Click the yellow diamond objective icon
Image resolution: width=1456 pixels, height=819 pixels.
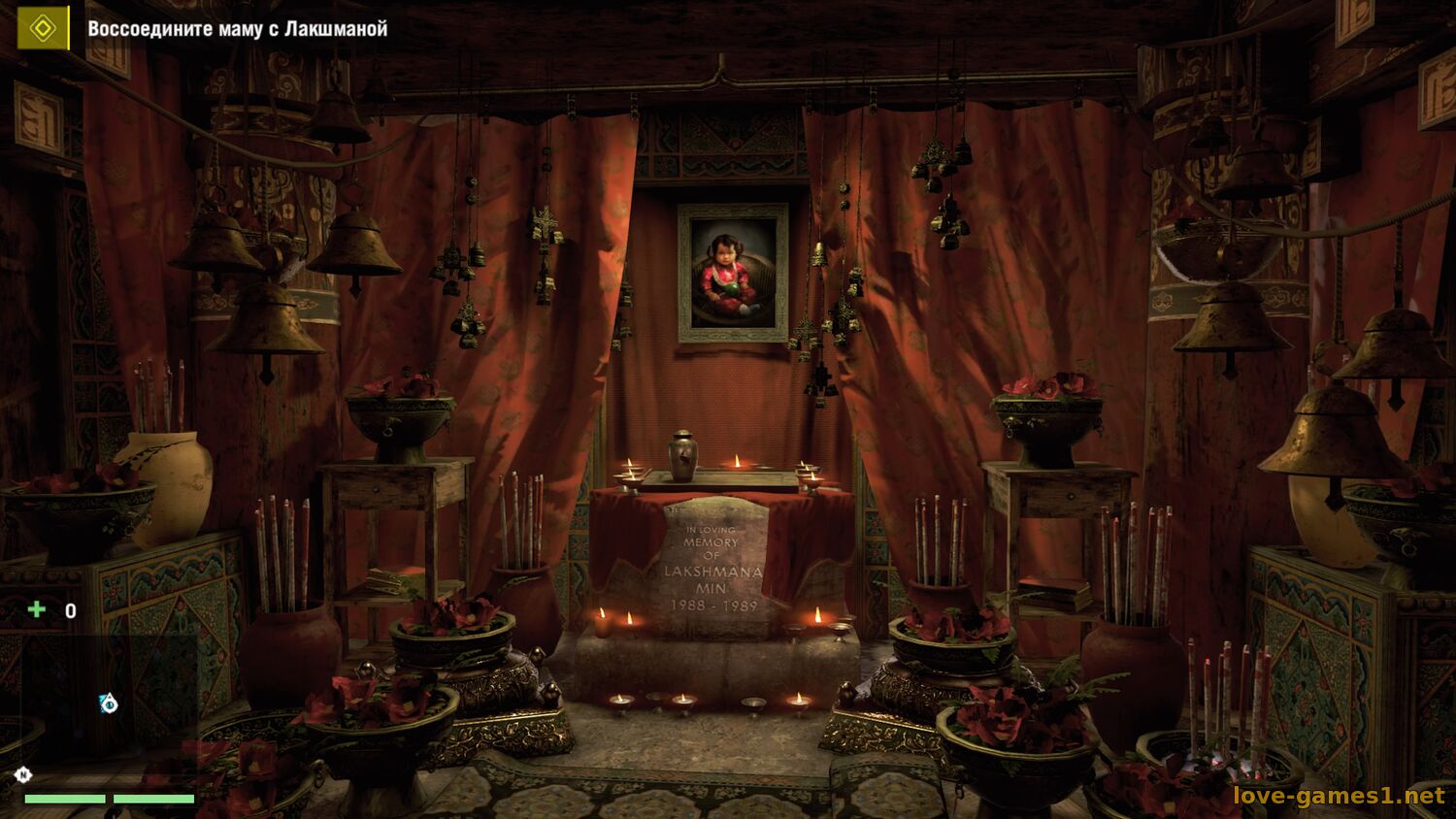43,28
